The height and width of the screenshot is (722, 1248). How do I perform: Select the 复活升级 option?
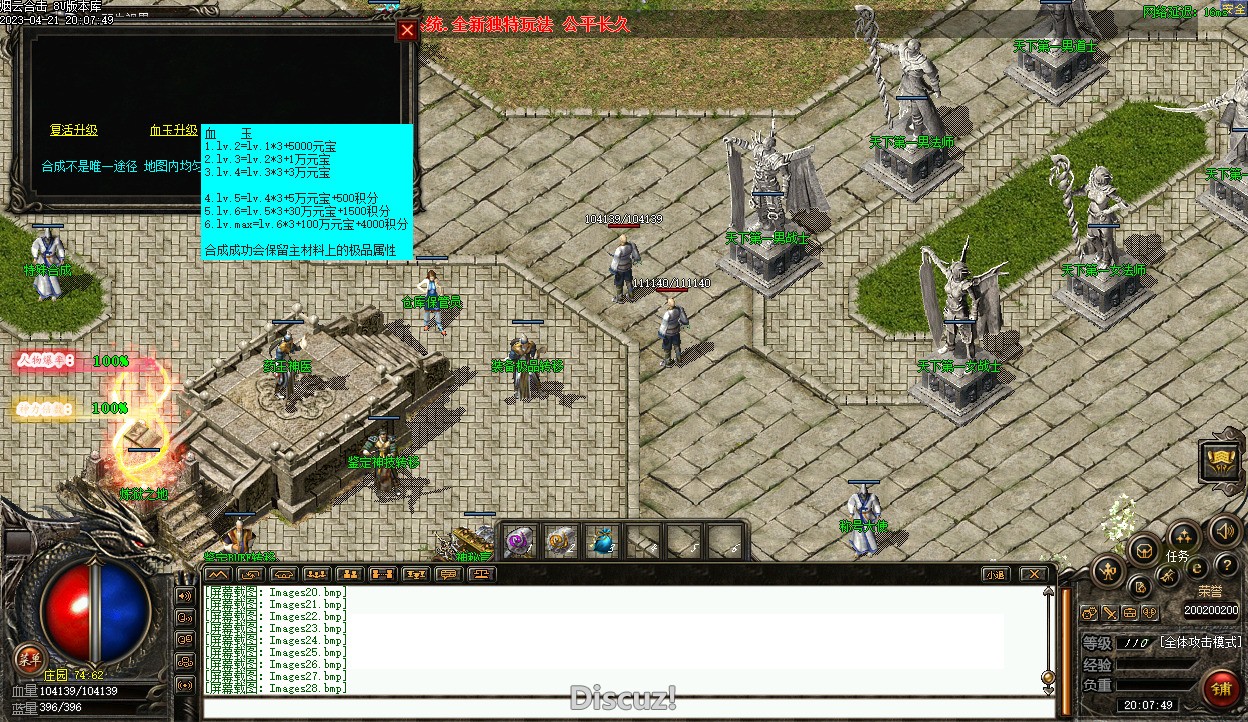[x=74, y=131]
